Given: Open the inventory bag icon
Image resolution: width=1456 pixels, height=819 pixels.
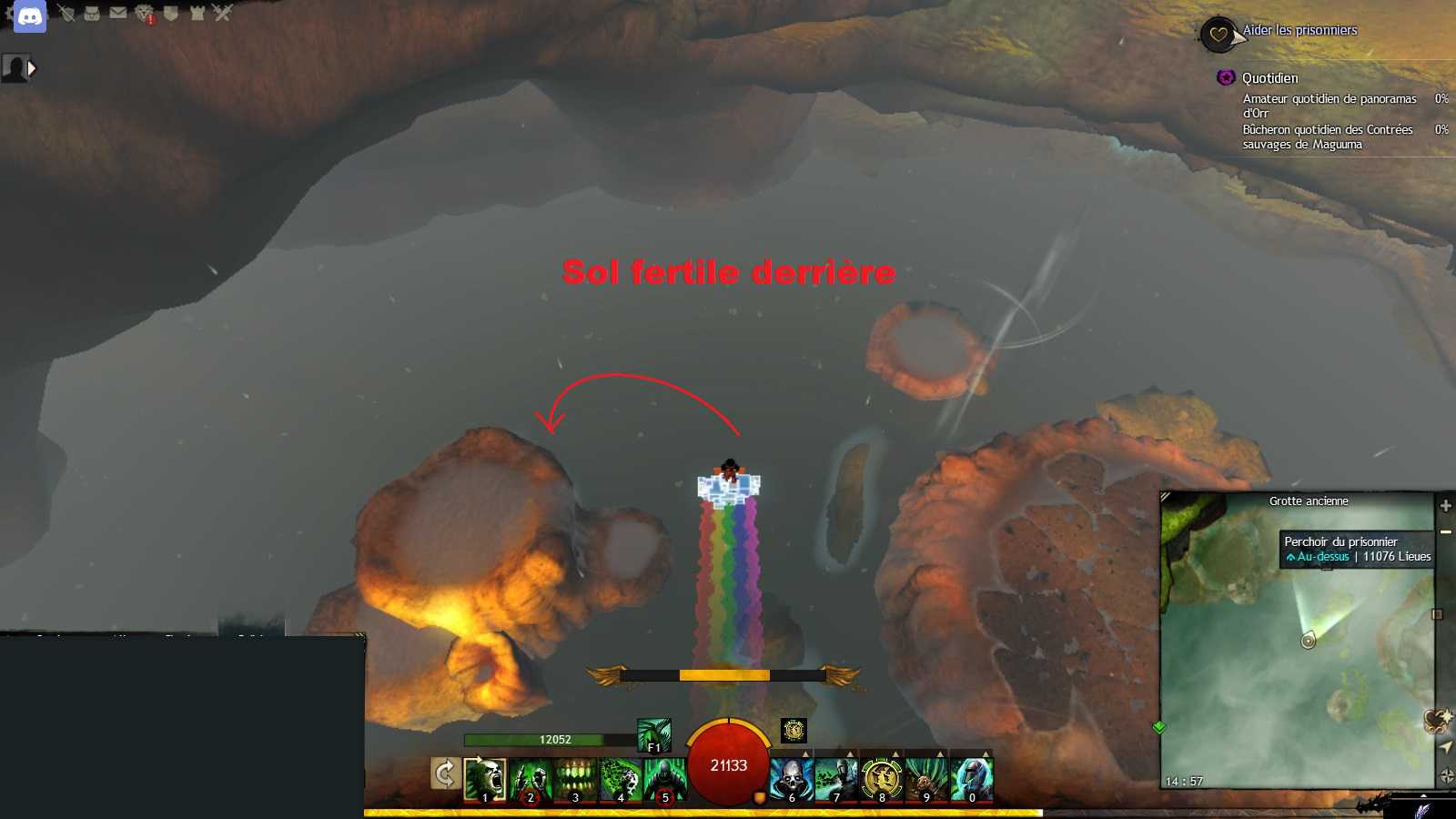Looking at the screenshot, I should 92,13.
